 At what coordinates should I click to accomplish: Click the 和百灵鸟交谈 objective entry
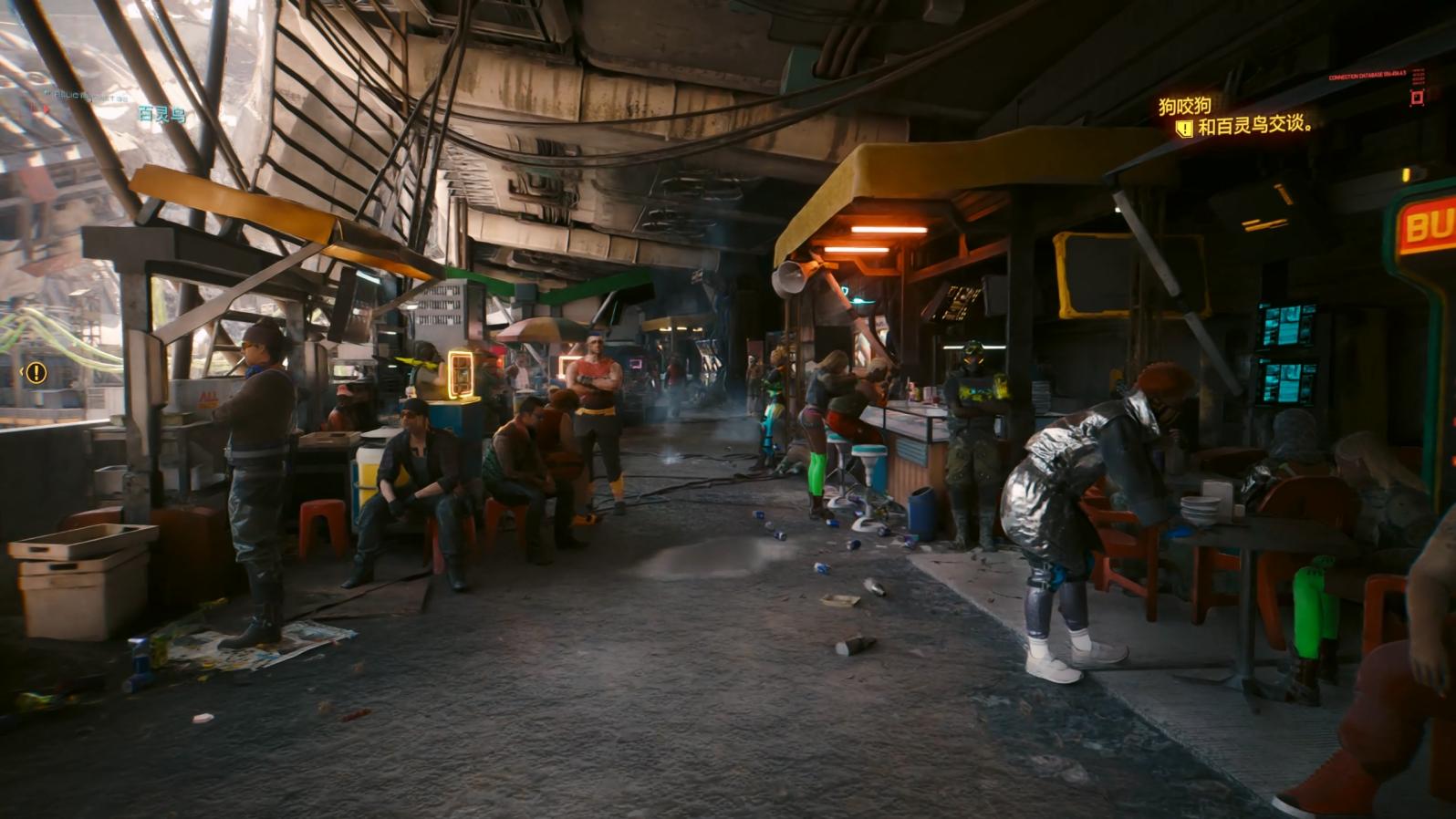[x=1253, y=128]
